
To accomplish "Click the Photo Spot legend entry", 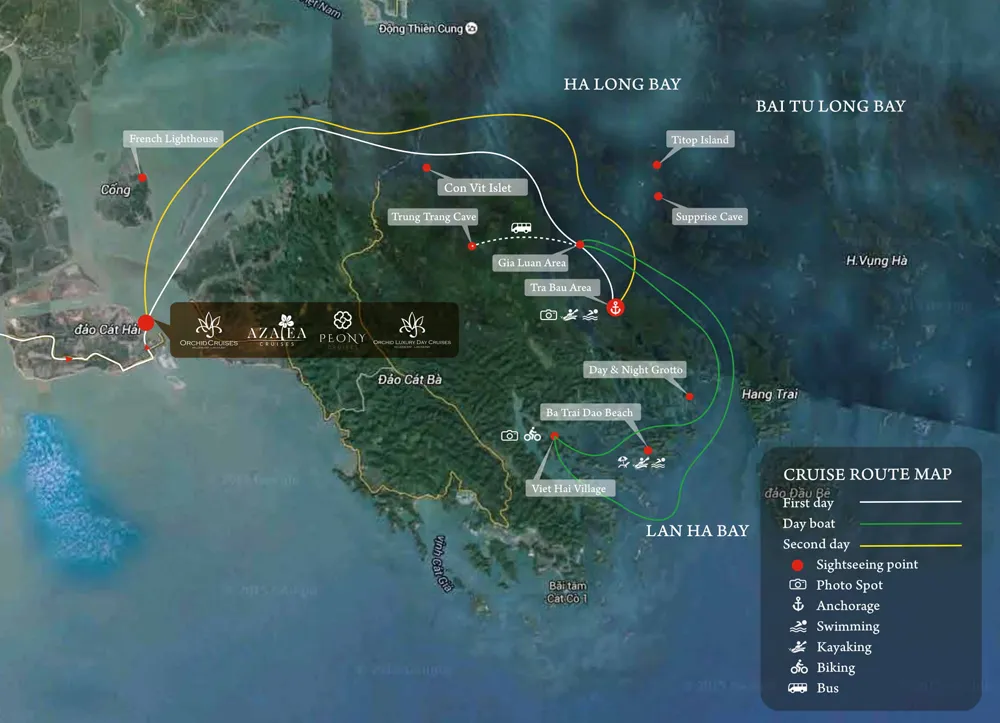I will tap(849, 585).
